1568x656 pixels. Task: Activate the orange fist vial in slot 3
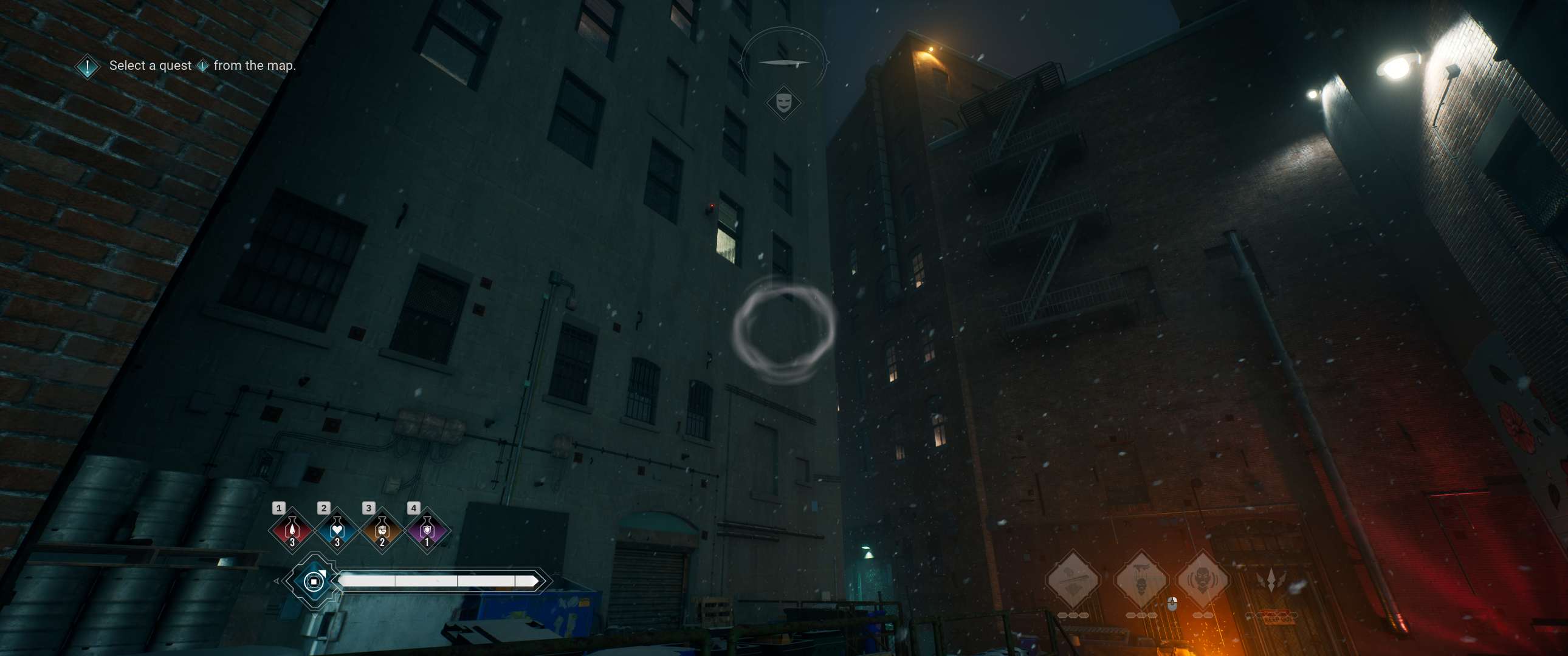pyautogui.click(x=382, y=531)
